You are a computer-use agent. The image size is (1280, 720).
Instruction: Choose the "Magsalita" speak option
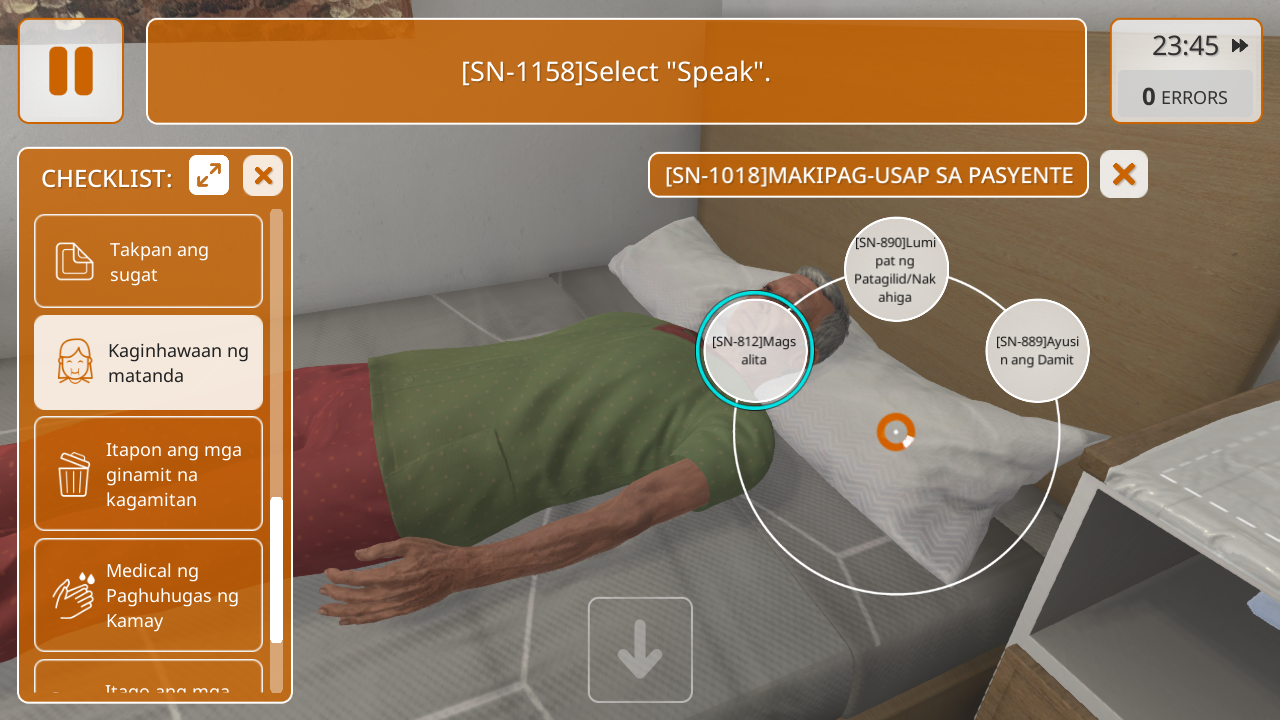[x=755, y=350]
